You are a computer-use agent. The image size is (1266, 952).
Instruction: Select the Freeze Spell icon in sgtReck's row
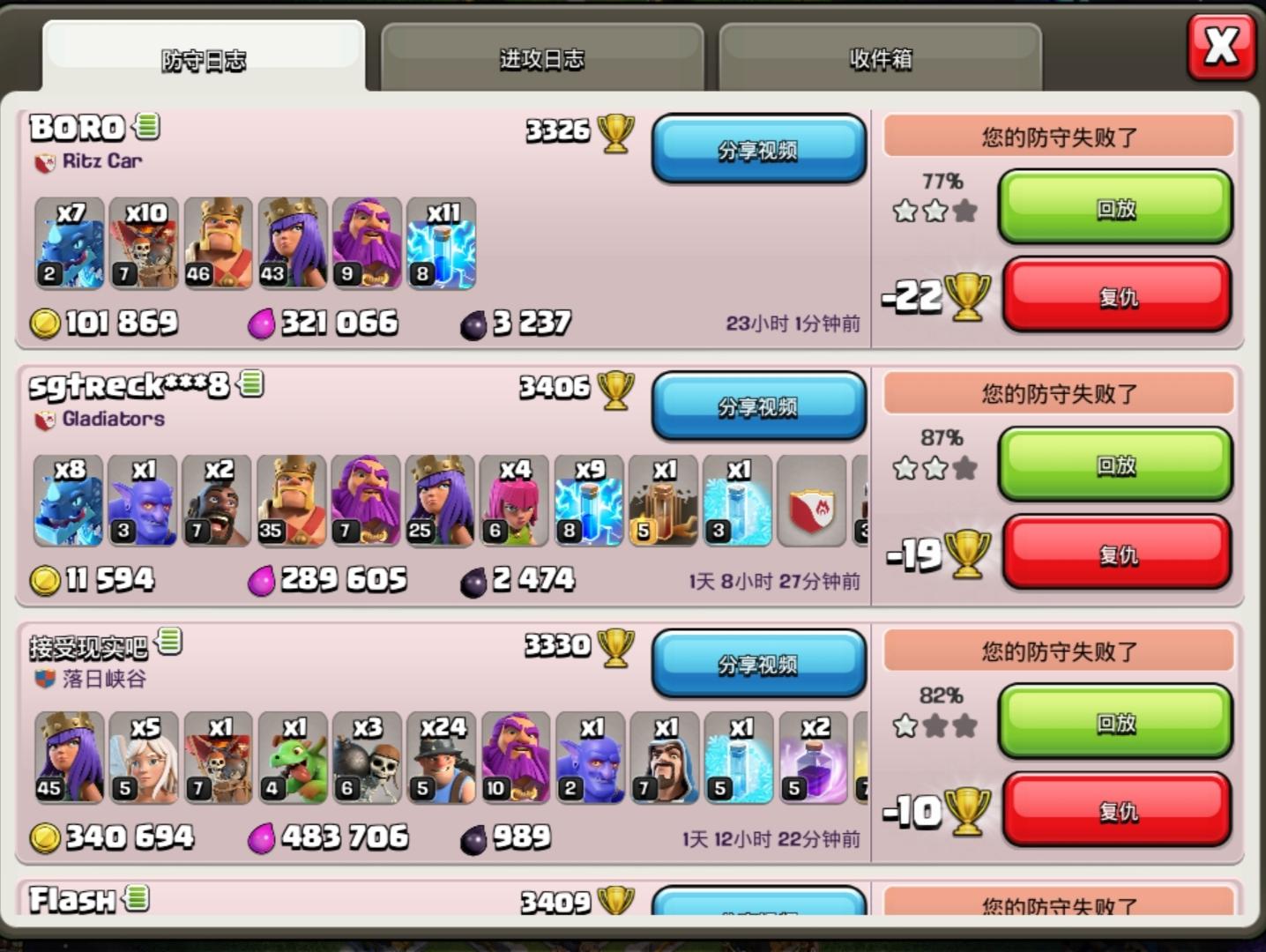point(738,501)
